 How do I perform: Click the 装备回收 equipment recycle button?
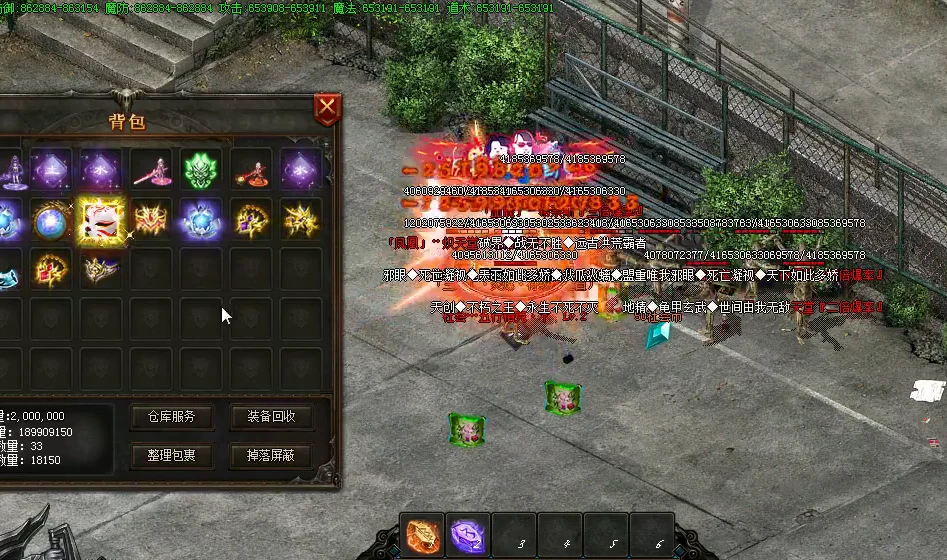[x=270, y=417]
